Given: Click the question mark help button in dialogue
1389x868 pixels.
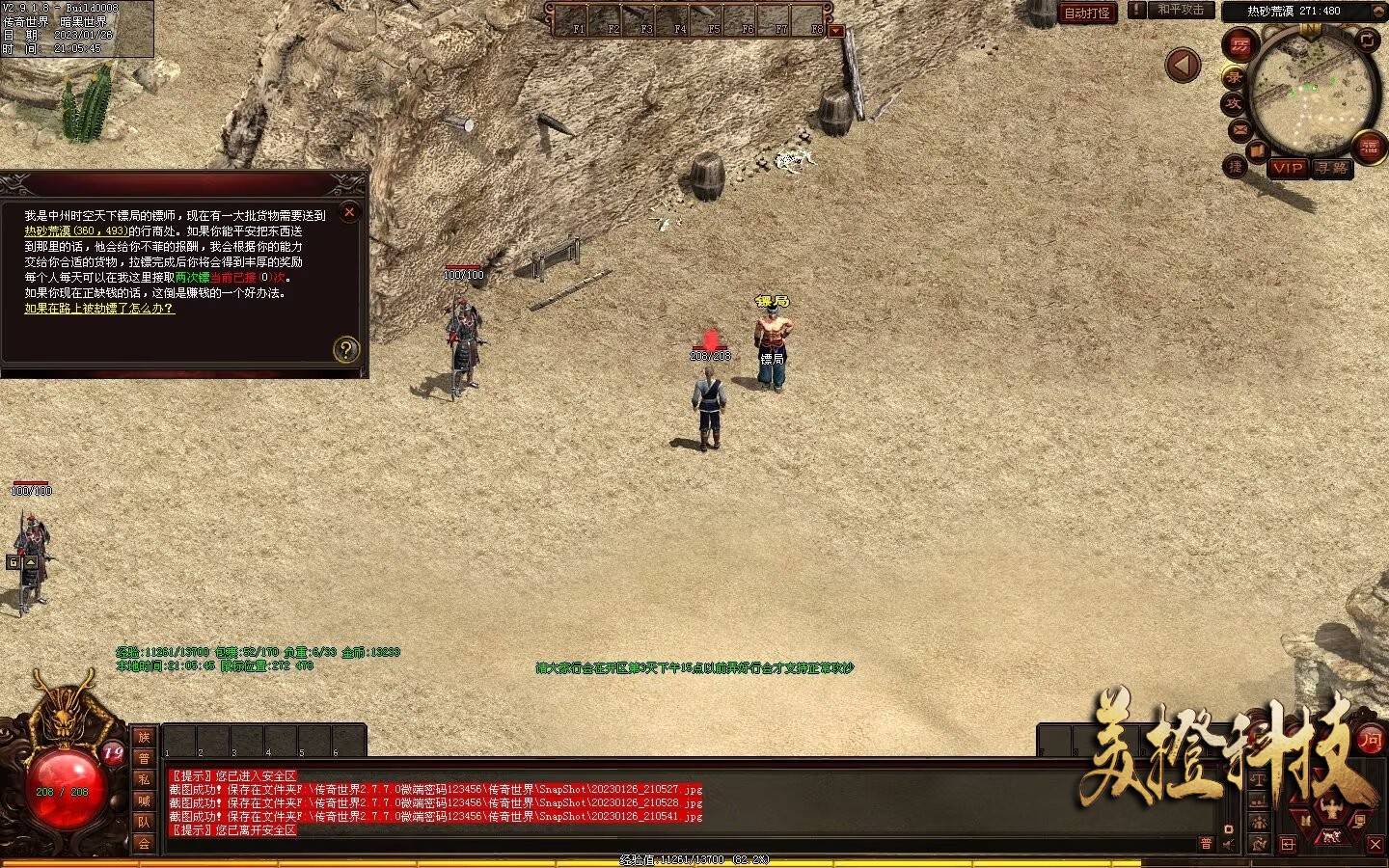Looking at the screenshot, I should click(345, 349).
